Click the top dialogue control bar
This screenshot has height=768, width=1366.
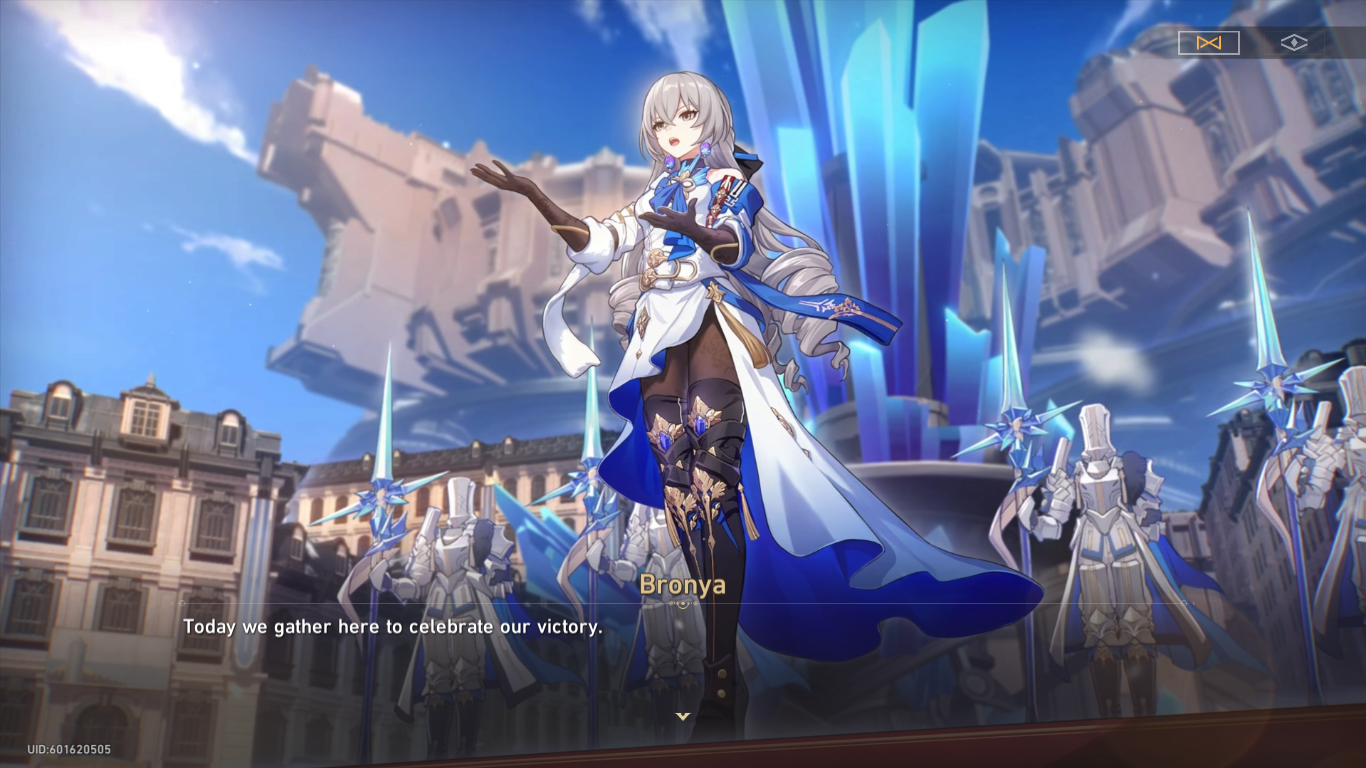(1250, 42)
